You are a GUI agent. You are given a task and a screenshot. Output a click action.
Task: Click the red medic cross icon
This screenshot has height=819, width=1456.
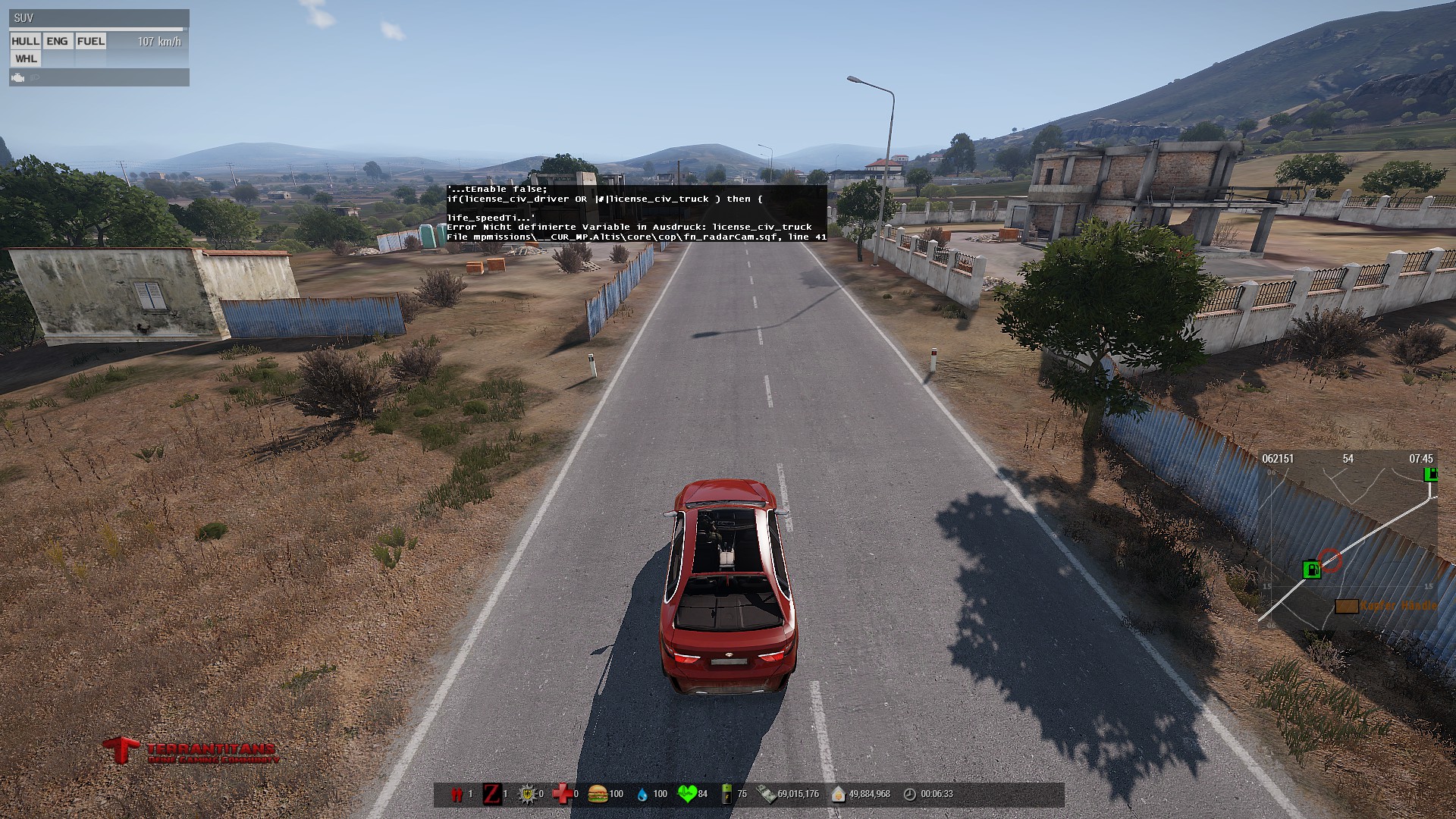coord(562,794)
